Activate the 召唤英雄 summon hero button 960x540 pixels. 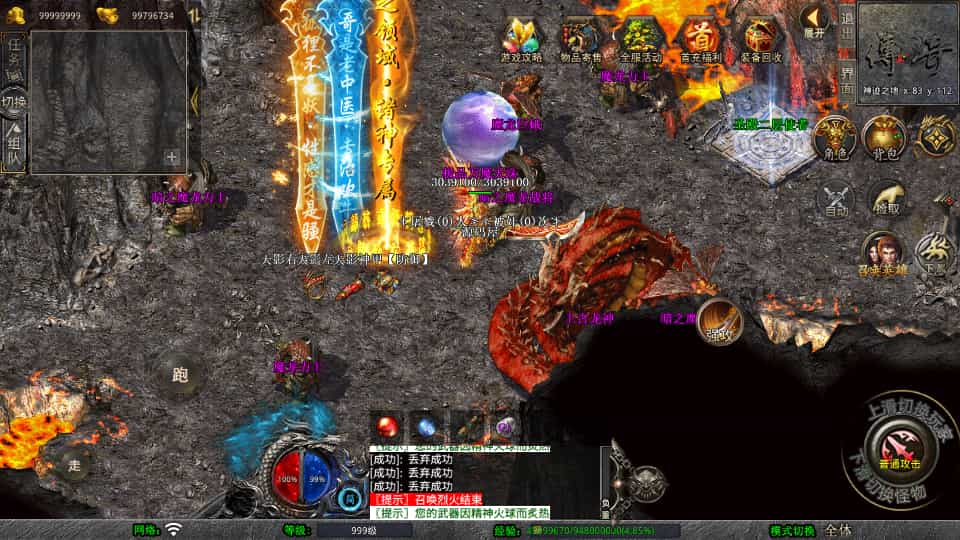coord(884,252)
